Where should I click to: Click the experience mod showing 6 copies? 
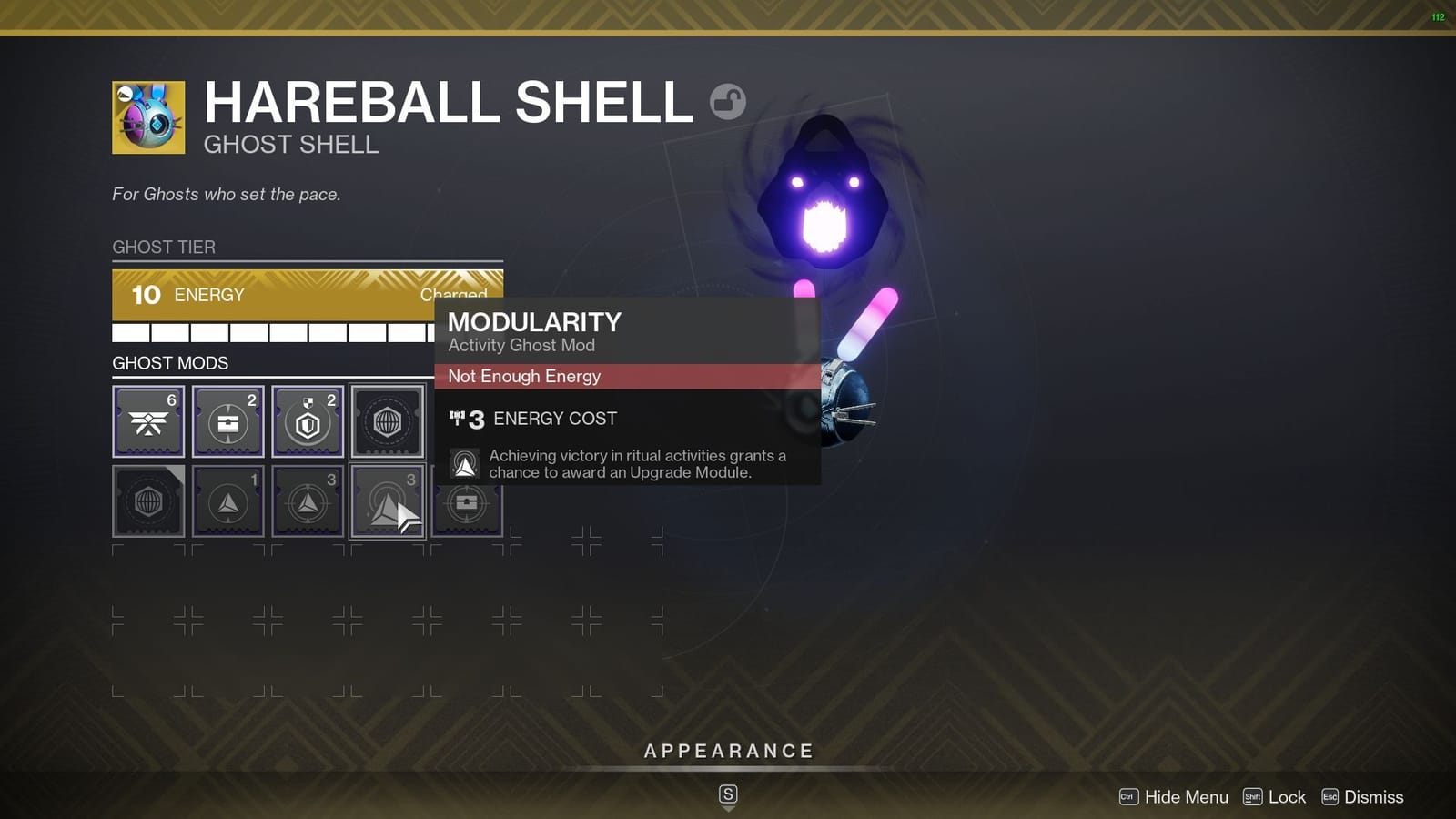click(147, 420)
